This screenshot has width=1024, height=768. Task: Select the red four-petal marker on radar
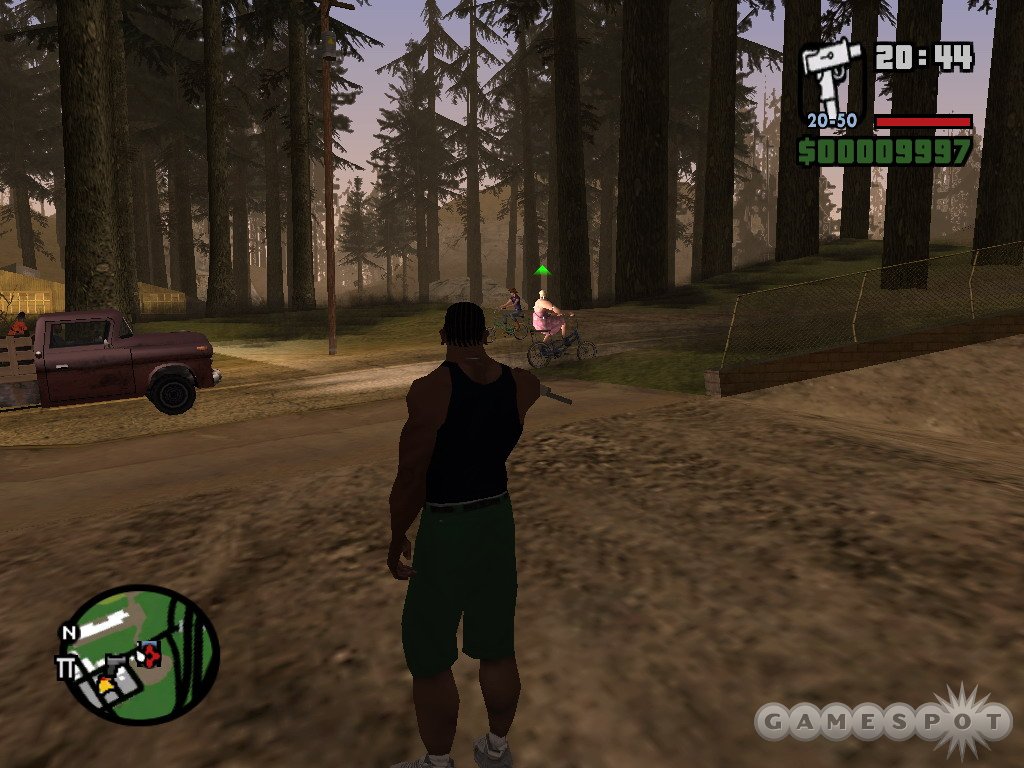click(152, 656)
